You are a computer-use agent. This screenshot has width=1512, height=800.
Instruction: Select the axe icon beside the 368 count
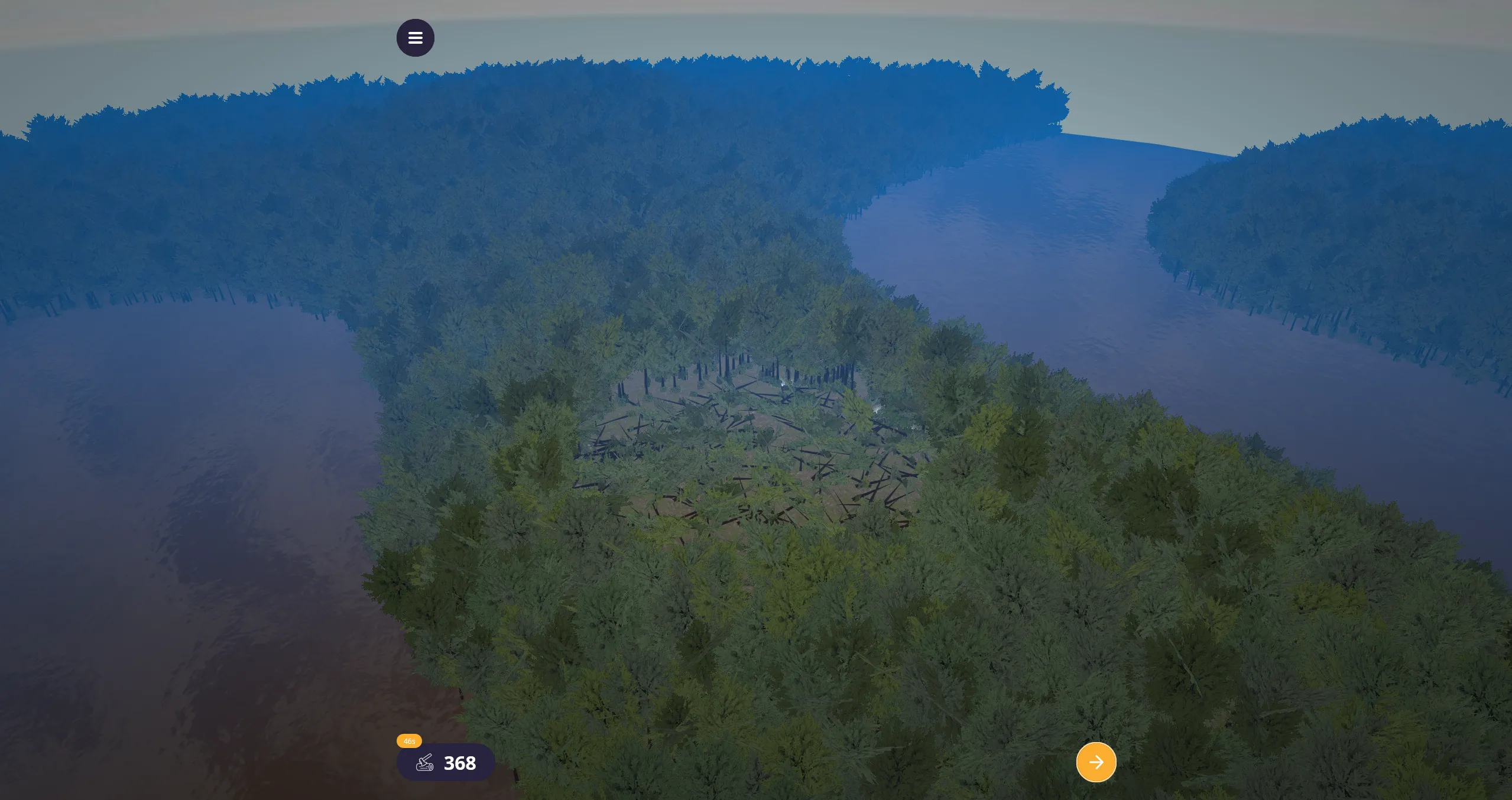pyautogui.click(x=424, y=763)
